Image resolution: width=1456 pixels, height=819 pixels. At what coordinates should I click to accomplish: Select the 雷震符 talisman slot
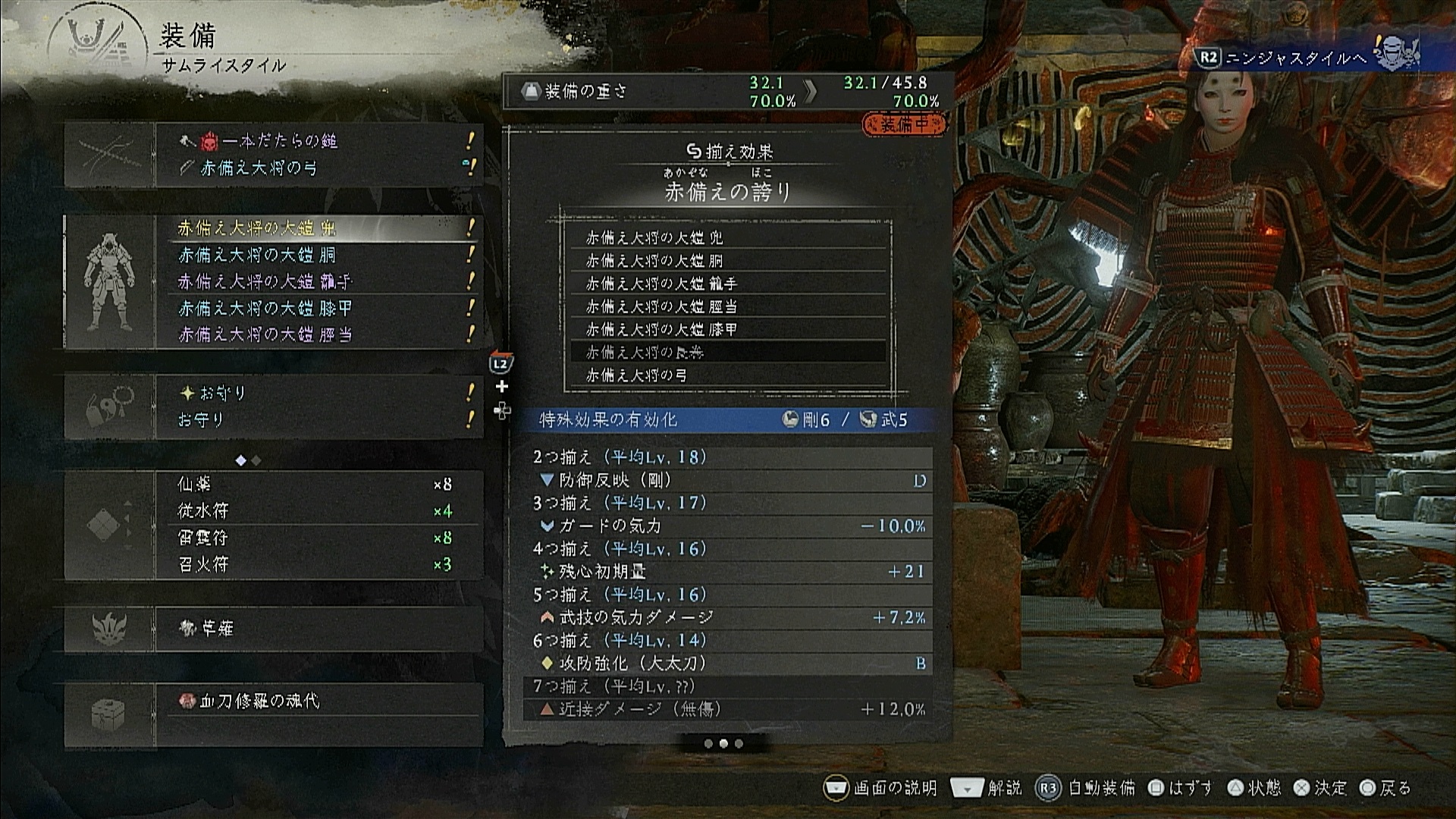(x=318, y=538)
